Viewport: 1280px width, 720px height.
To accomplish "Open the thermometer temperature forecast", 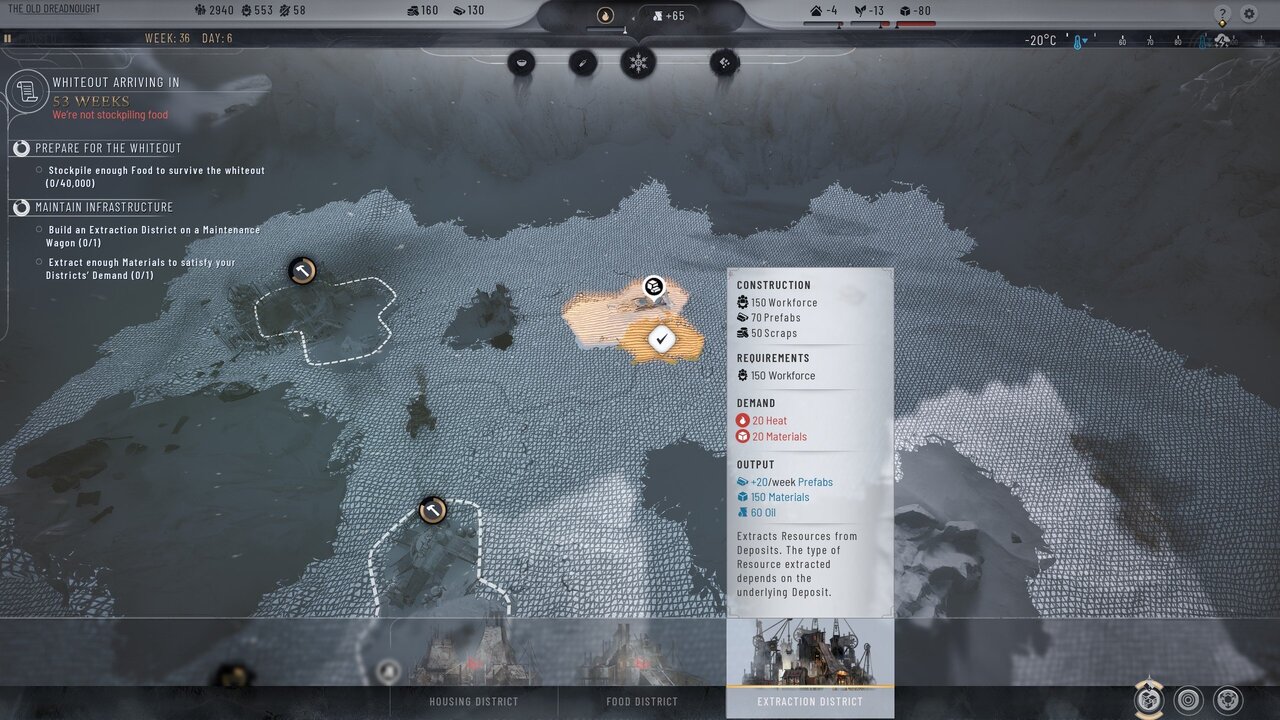I will coord(1079,41).
